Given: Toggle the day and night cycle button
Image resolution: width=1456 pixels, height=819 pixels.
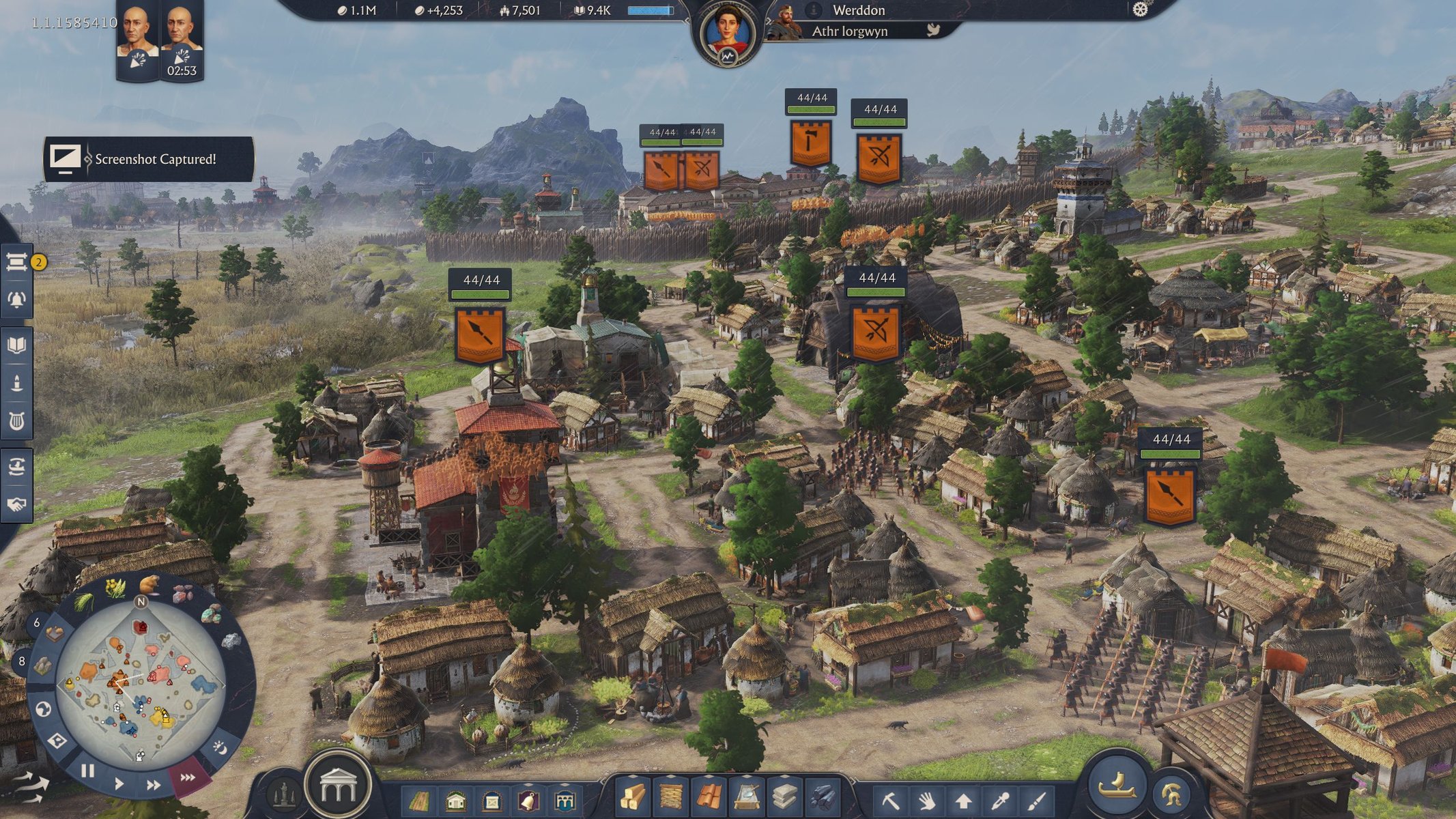Looking at the screenshot, I should 220,747.
